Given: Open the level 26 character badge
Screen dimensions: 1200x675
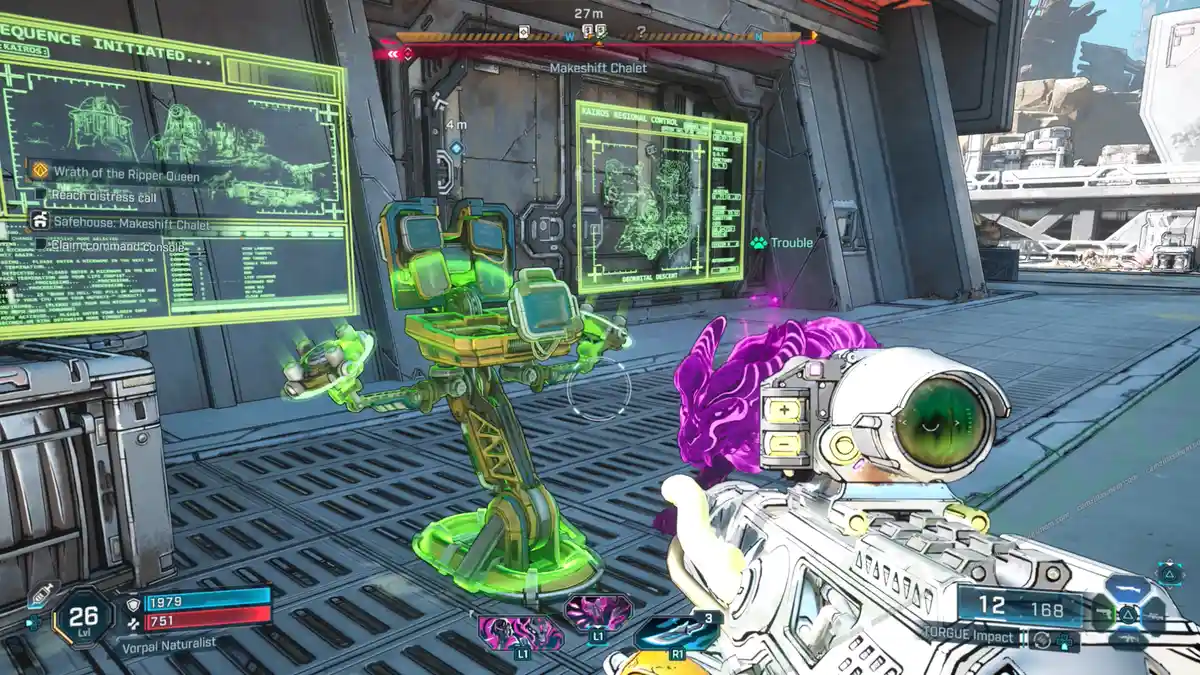Looking at the screenshot, I should tap(83, 616).
